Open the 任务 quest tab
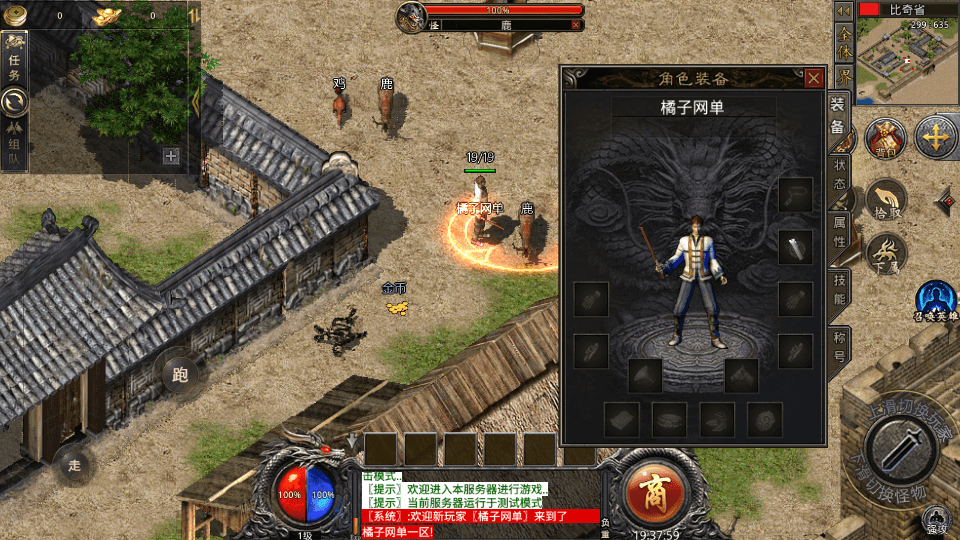The width and height of the screenshot is (960, 540). pyautogui.click(x=15, y=59)
